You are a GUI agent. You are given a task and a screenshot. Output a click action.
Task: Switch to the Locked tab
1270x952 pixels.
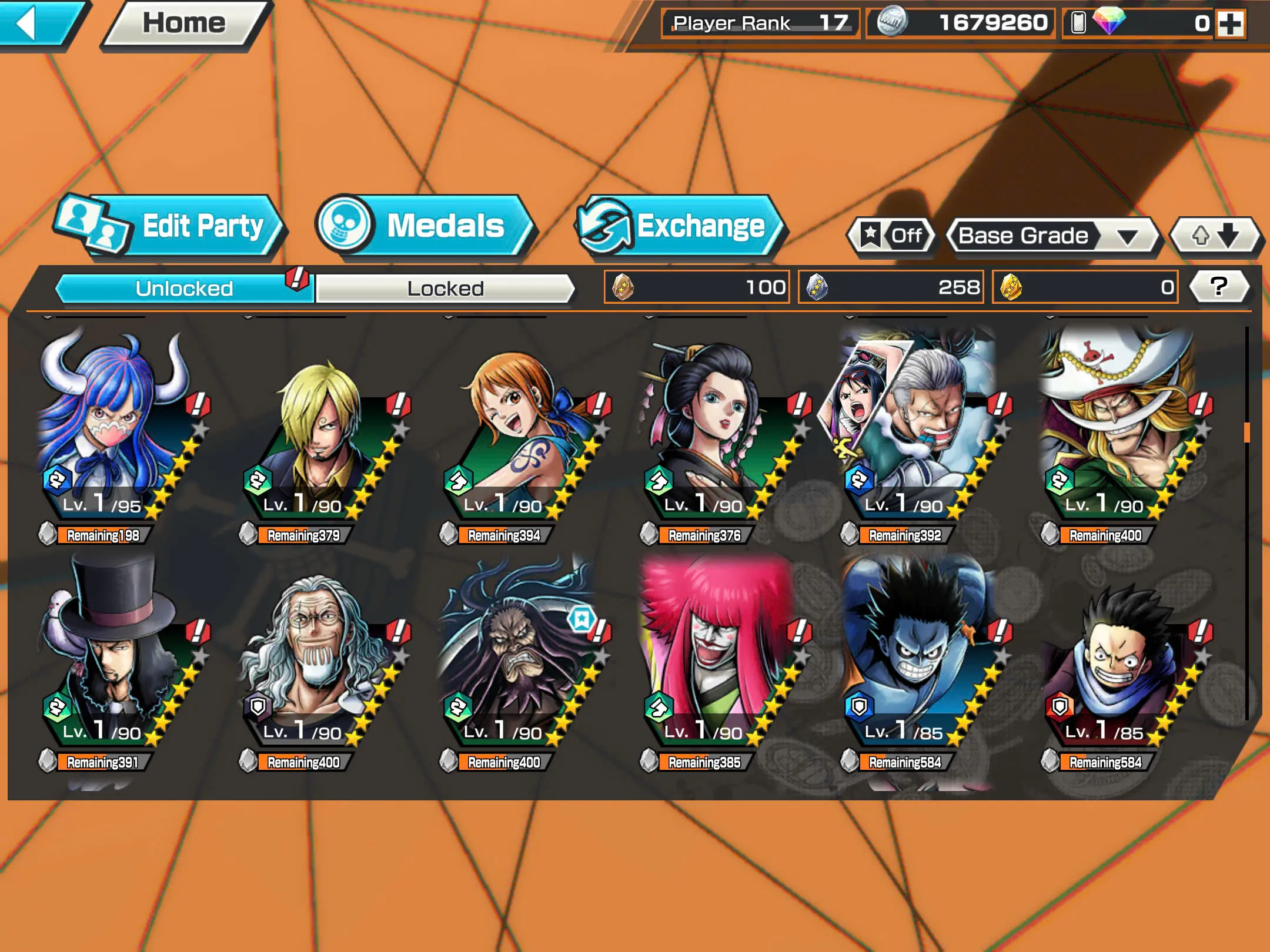pos(445,288)
